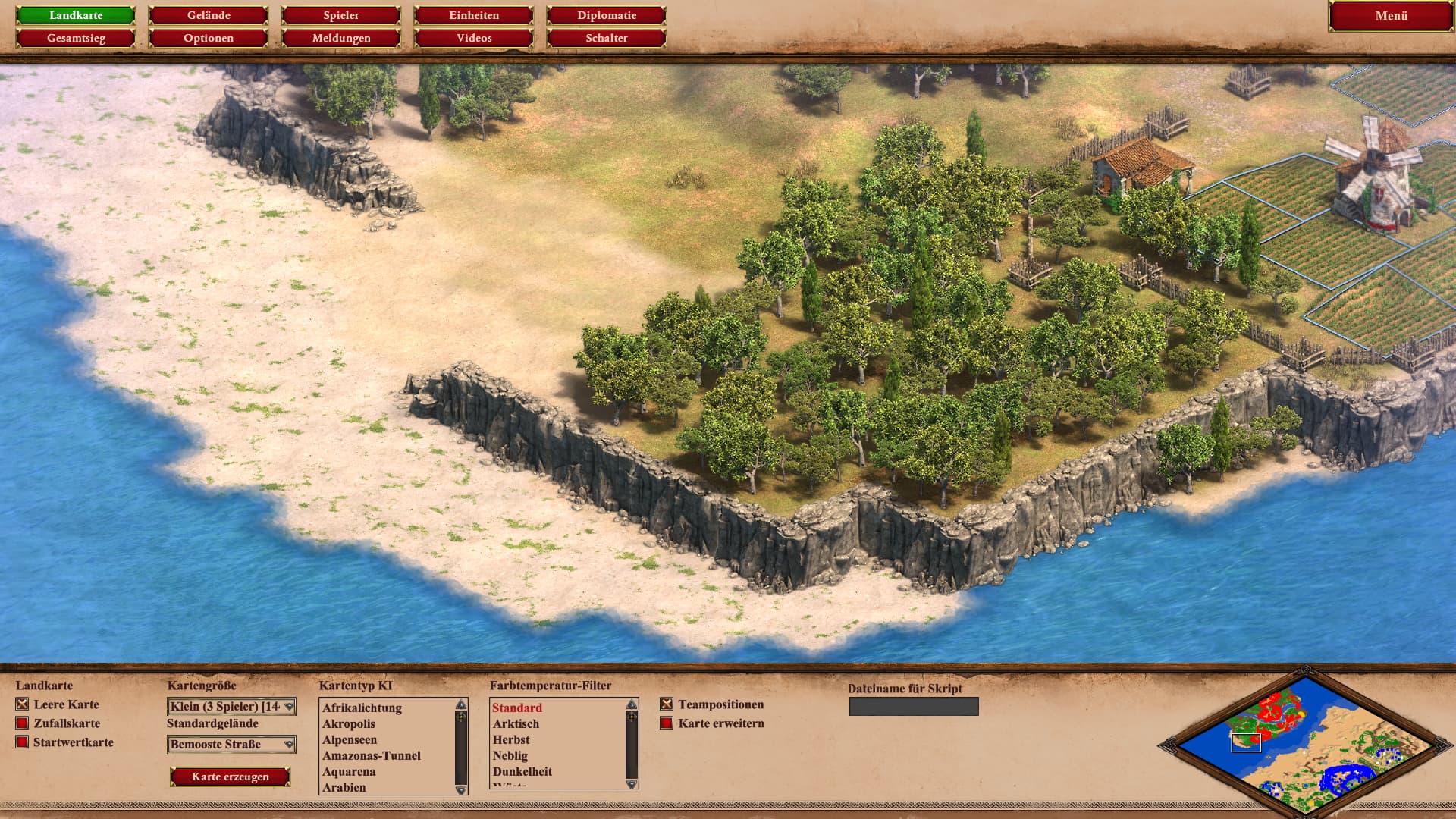Open the Standardgelände dropdown
Viewport: 1456px width, 819px height.
(x=231, y=745)
